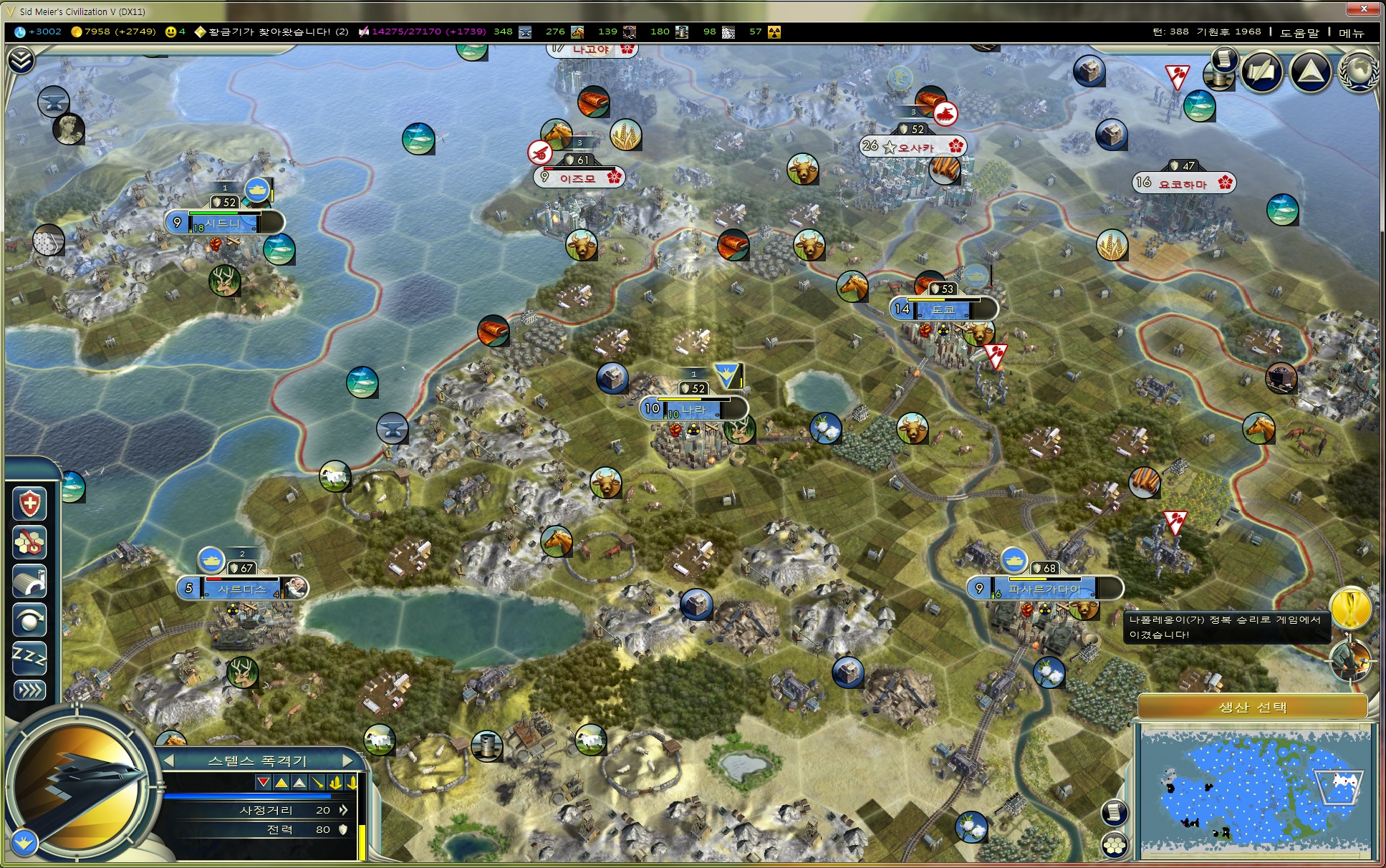
Task: Activate the air sweep curved arrow action
Action: pos(29,619)
